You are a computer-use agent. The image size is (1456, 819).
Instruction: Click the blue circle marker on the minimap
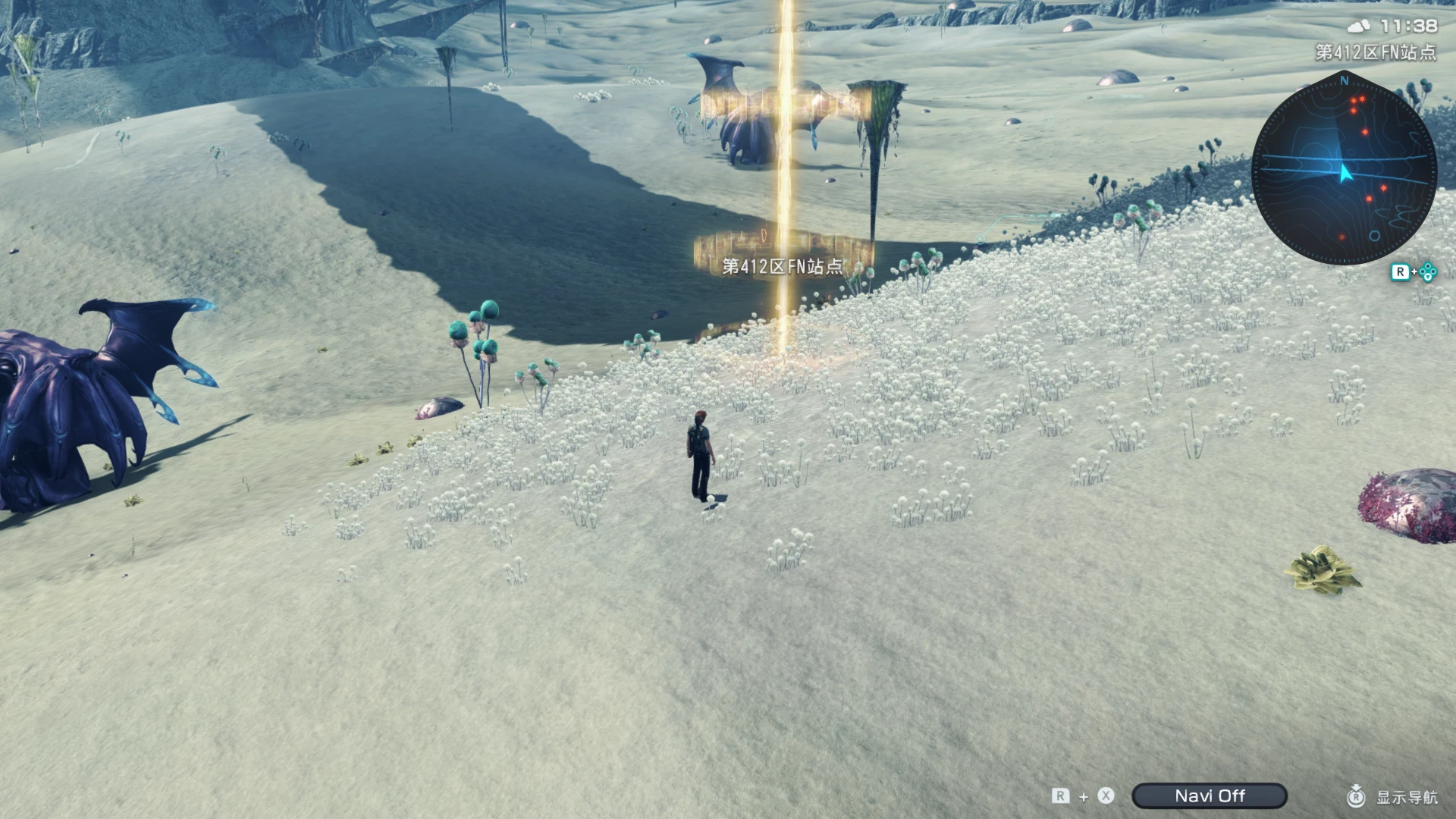click(x=1373, y=236)
